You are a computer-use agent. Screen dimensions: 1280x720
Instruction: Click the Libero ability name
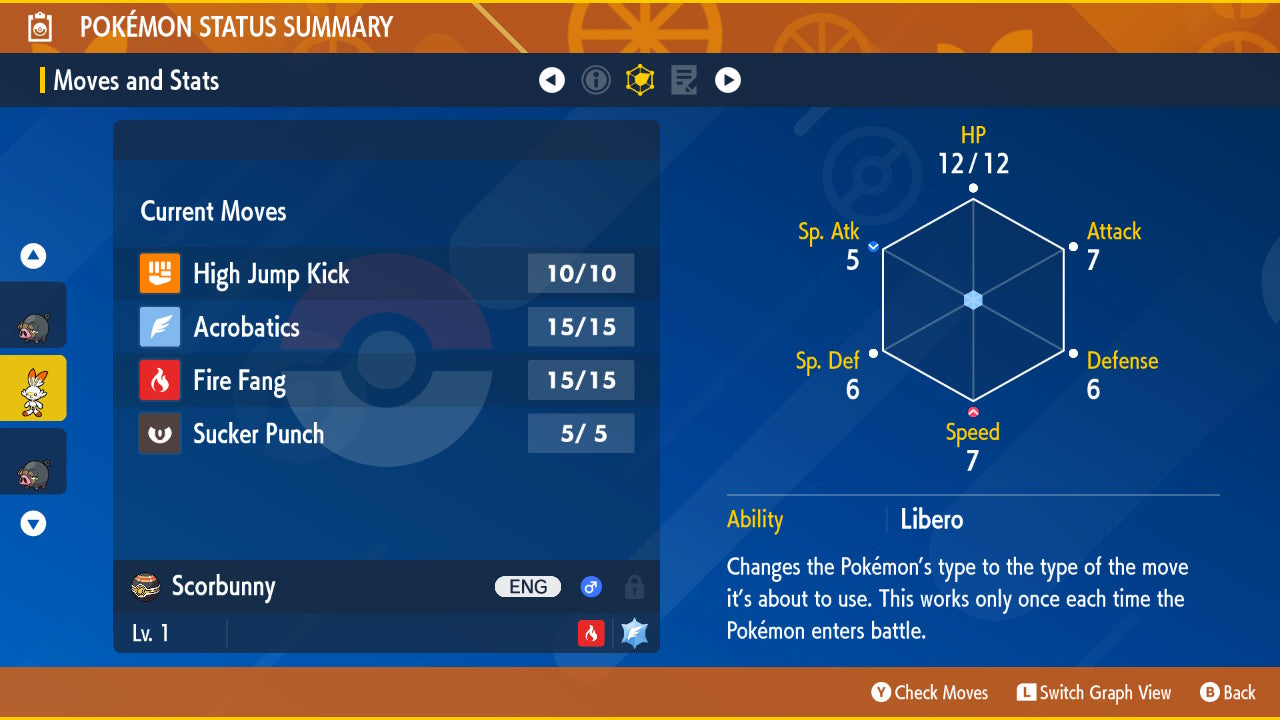[931, 520]
